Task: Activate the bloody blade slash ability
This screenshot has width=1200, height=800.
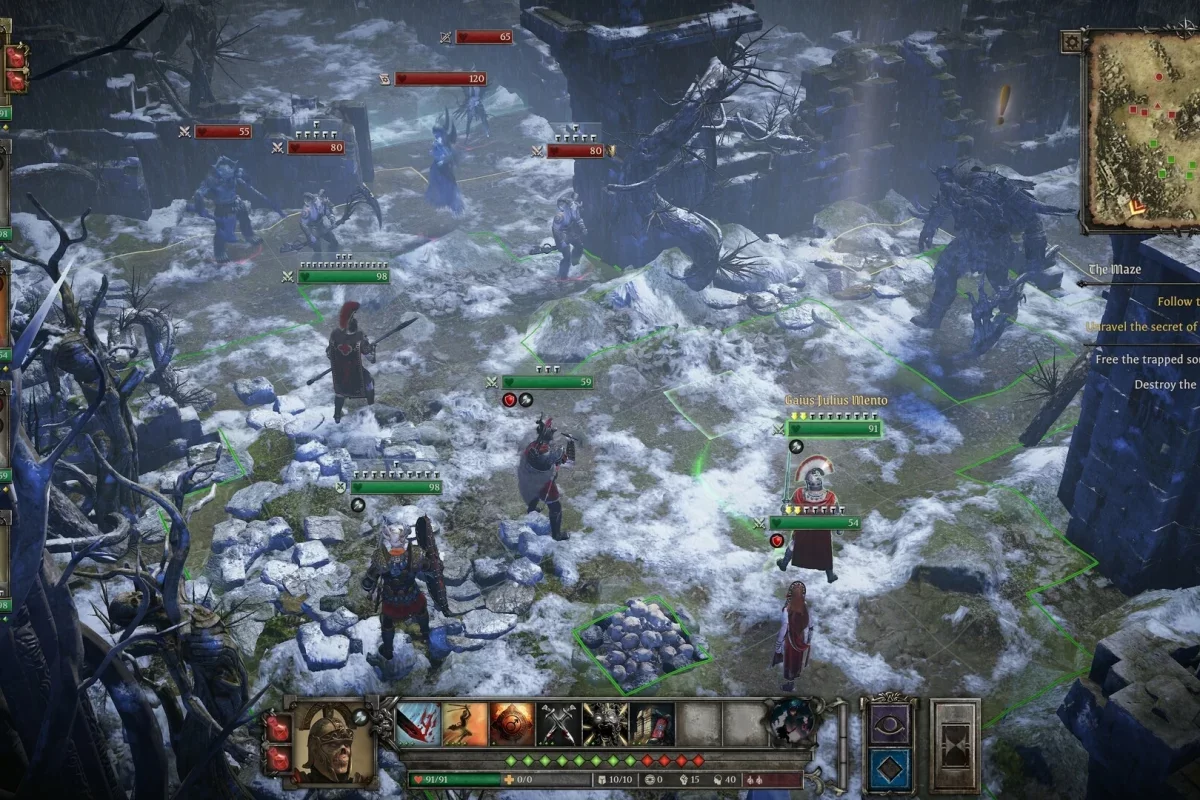Action: coord(419,725)
